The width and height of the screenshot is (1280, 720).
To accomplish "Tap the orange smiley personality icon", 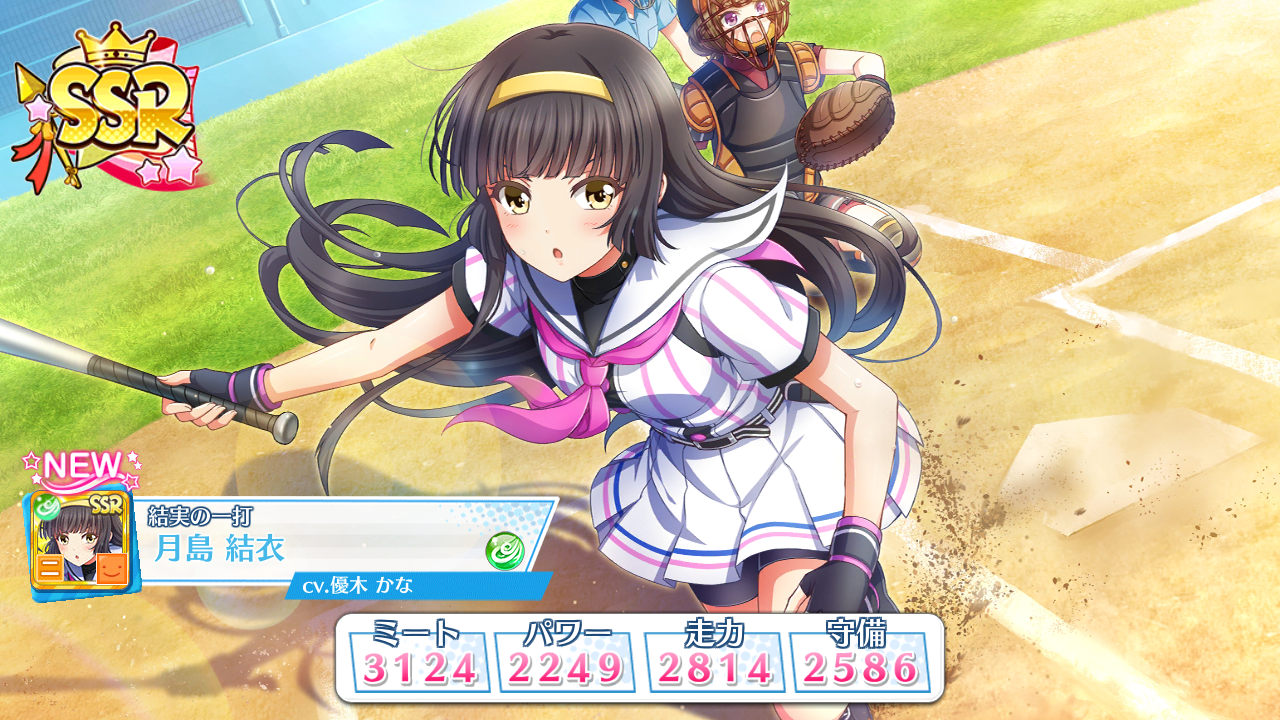I will pyautogui.click(x=112, y=569).
